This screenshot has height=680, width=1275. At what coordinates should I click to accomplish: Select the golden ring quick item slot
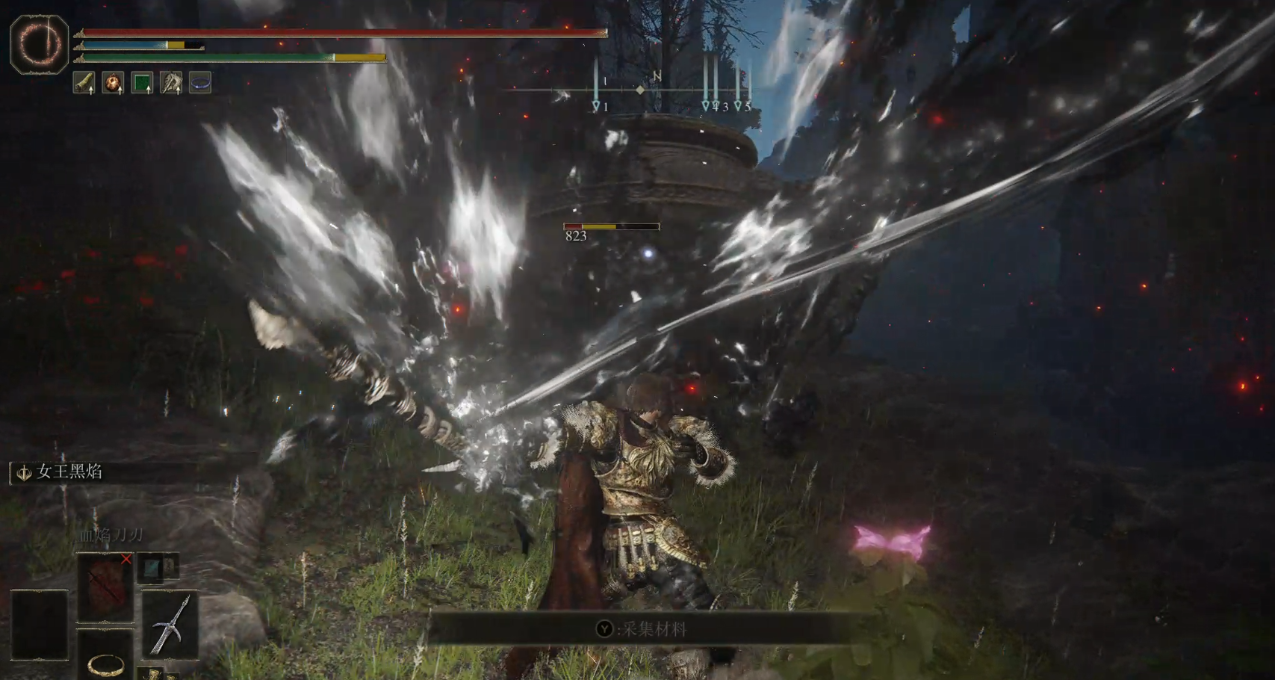[x=105, y=659]
